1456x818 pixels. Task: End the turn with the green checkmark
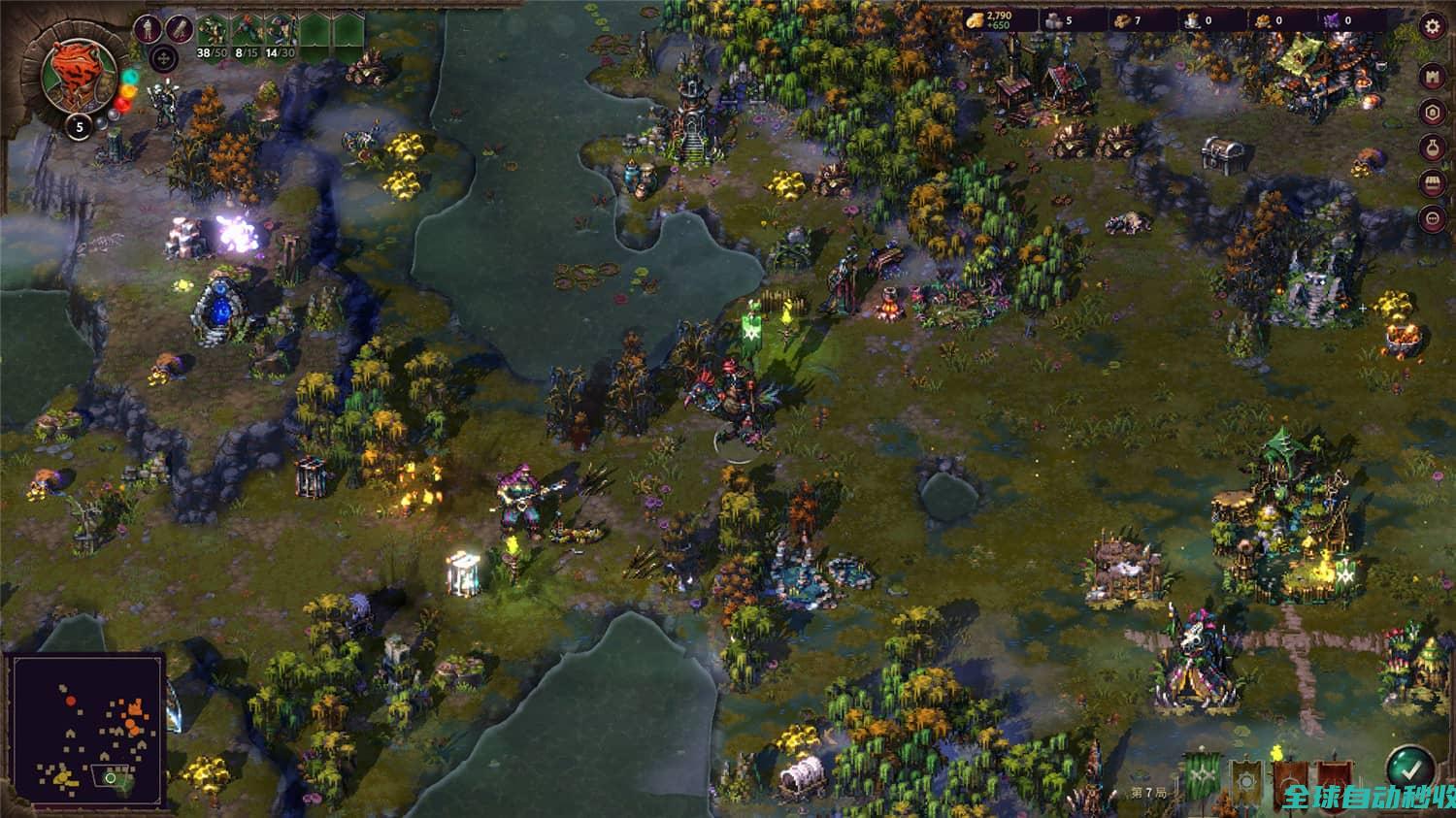pos(1408,768)
